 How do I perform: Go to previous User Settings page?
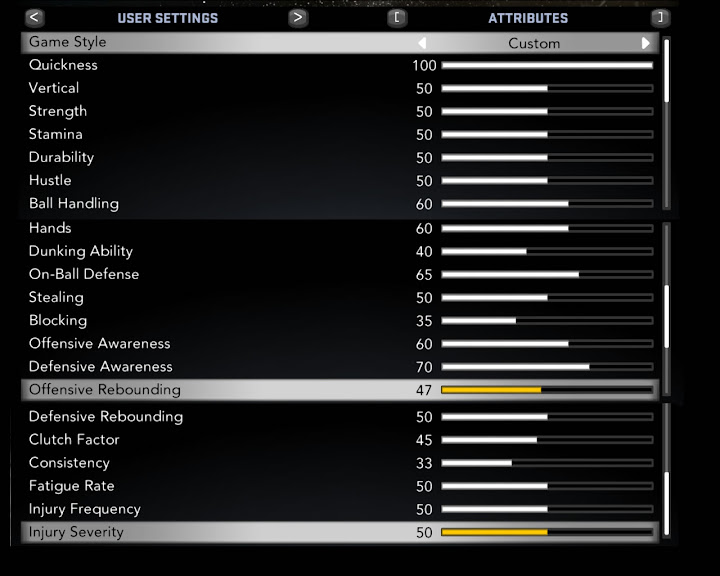coord(35,17)
